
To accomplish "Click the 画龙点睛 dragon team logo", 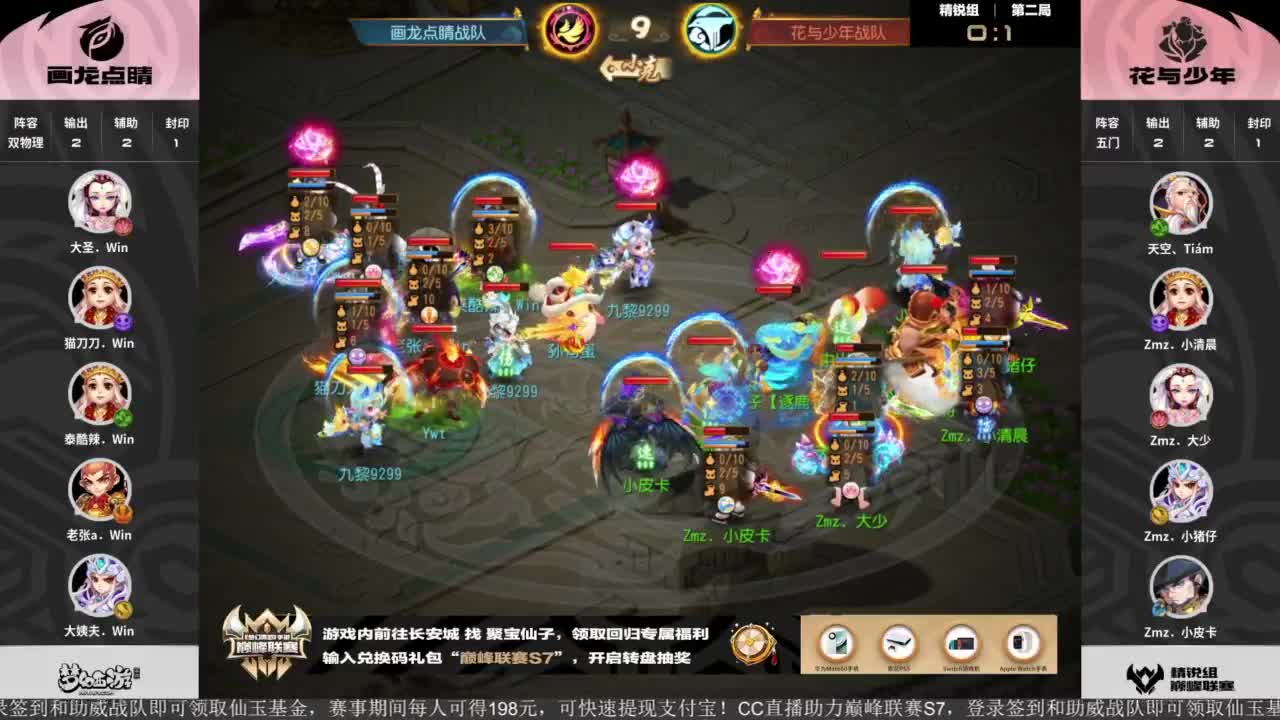I will (97, 42).
